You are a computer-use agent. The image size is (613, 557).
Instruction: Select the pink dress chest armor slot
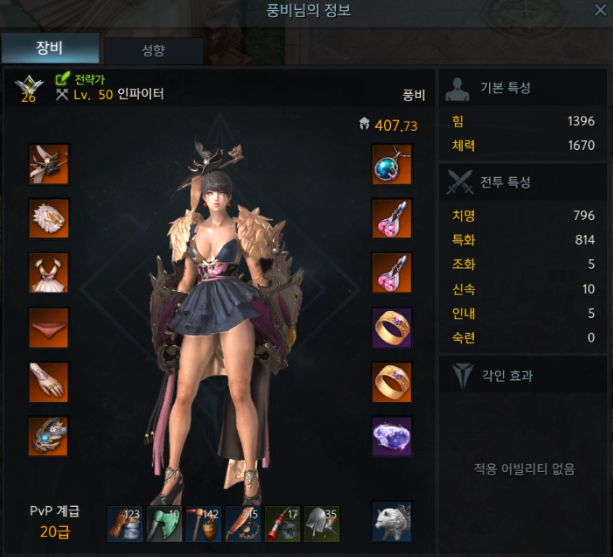point(48,272)
